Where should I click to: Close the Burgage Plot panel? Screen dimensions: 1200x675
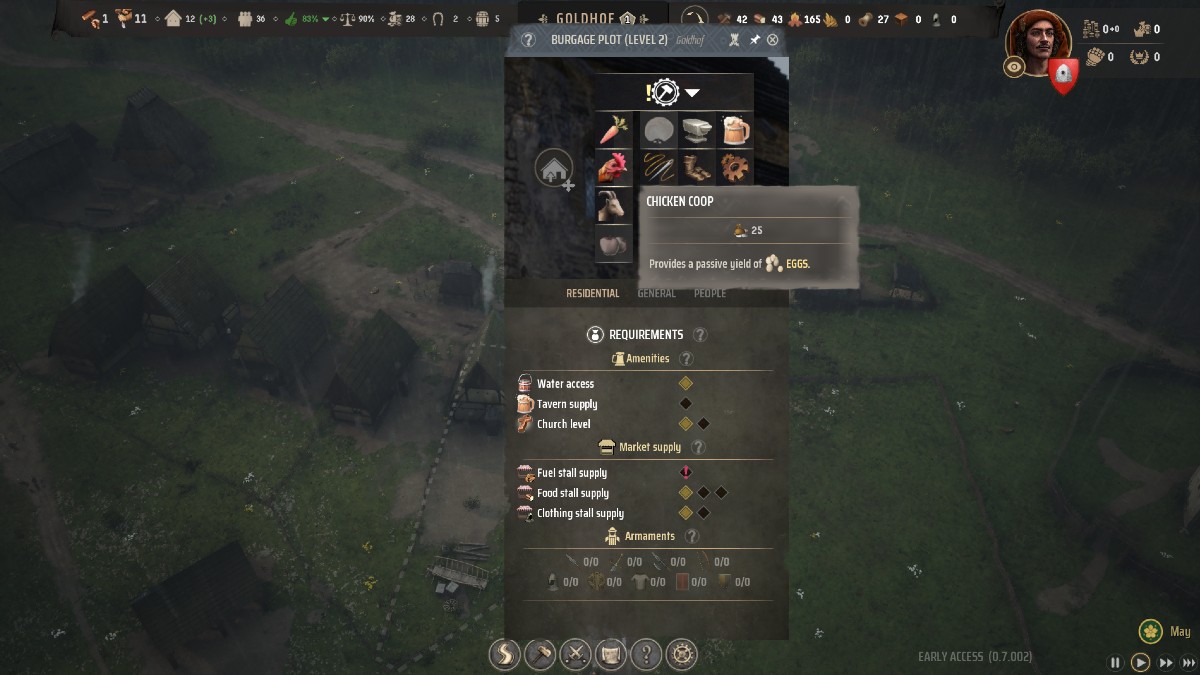coord(772,40)
